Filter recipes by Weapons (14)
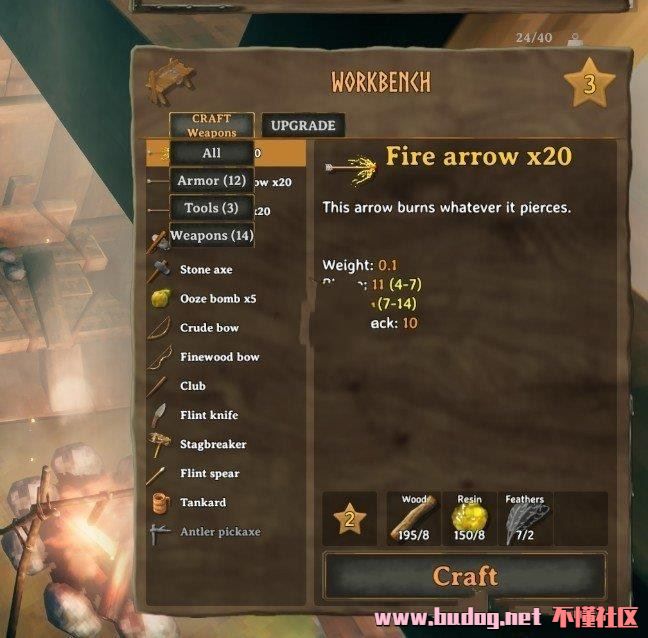Screen dimensions: 648x638 tap(211, 236)
